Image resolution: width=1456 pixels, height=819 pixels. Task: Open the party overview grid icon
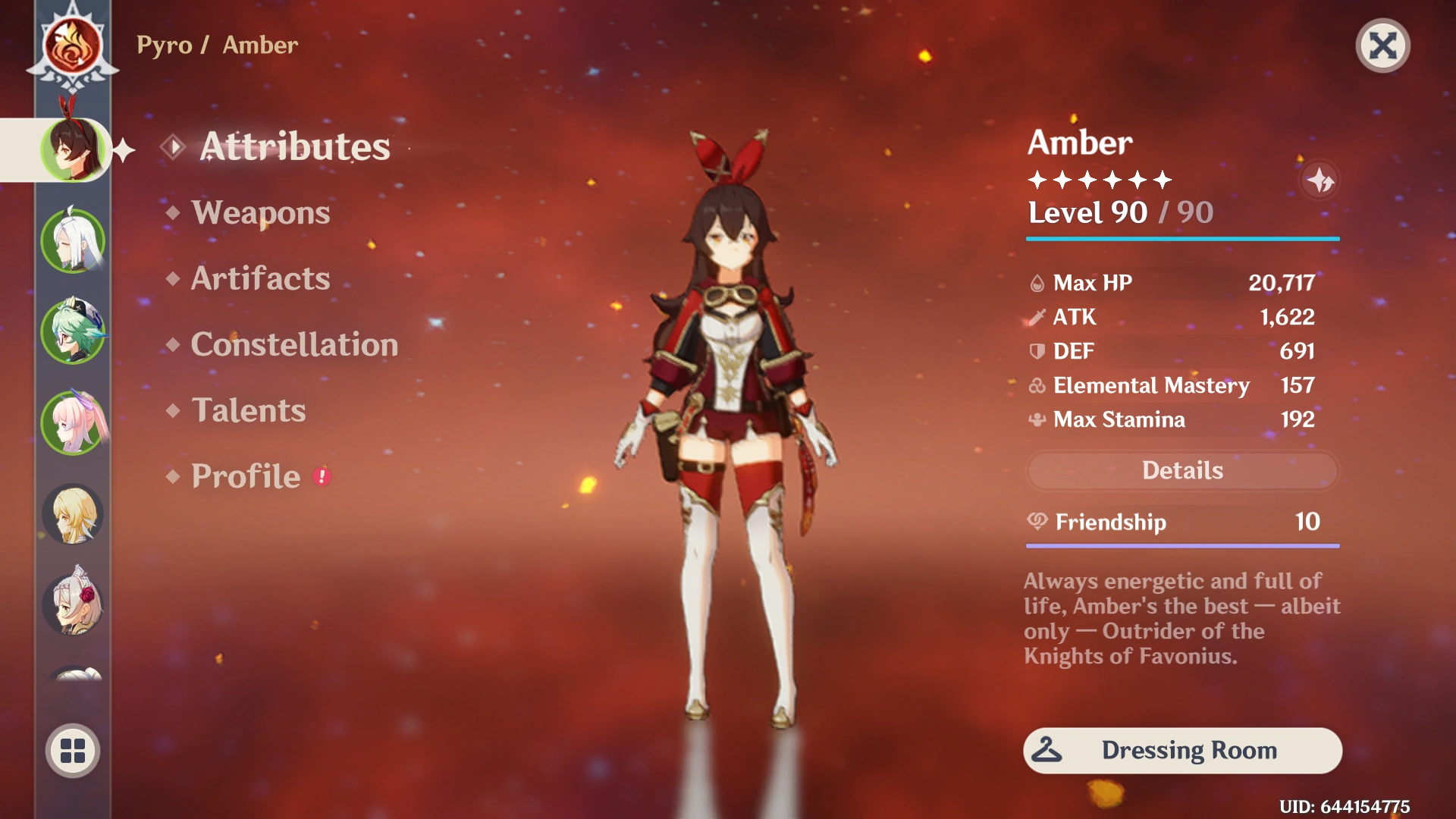click(71, 750)
